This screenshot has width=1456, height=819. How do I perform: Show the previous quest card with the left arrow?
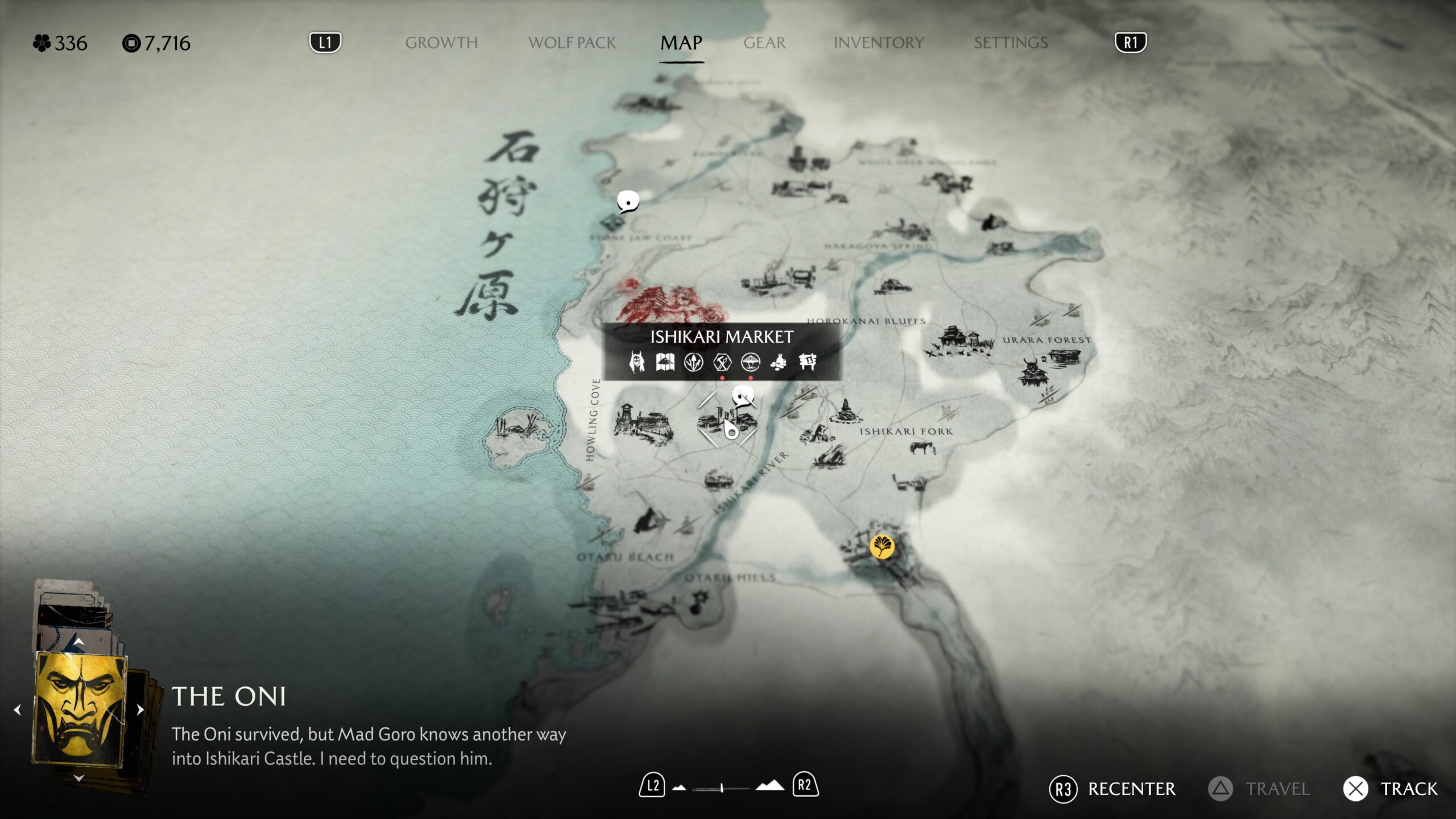[x=18, y=710]
